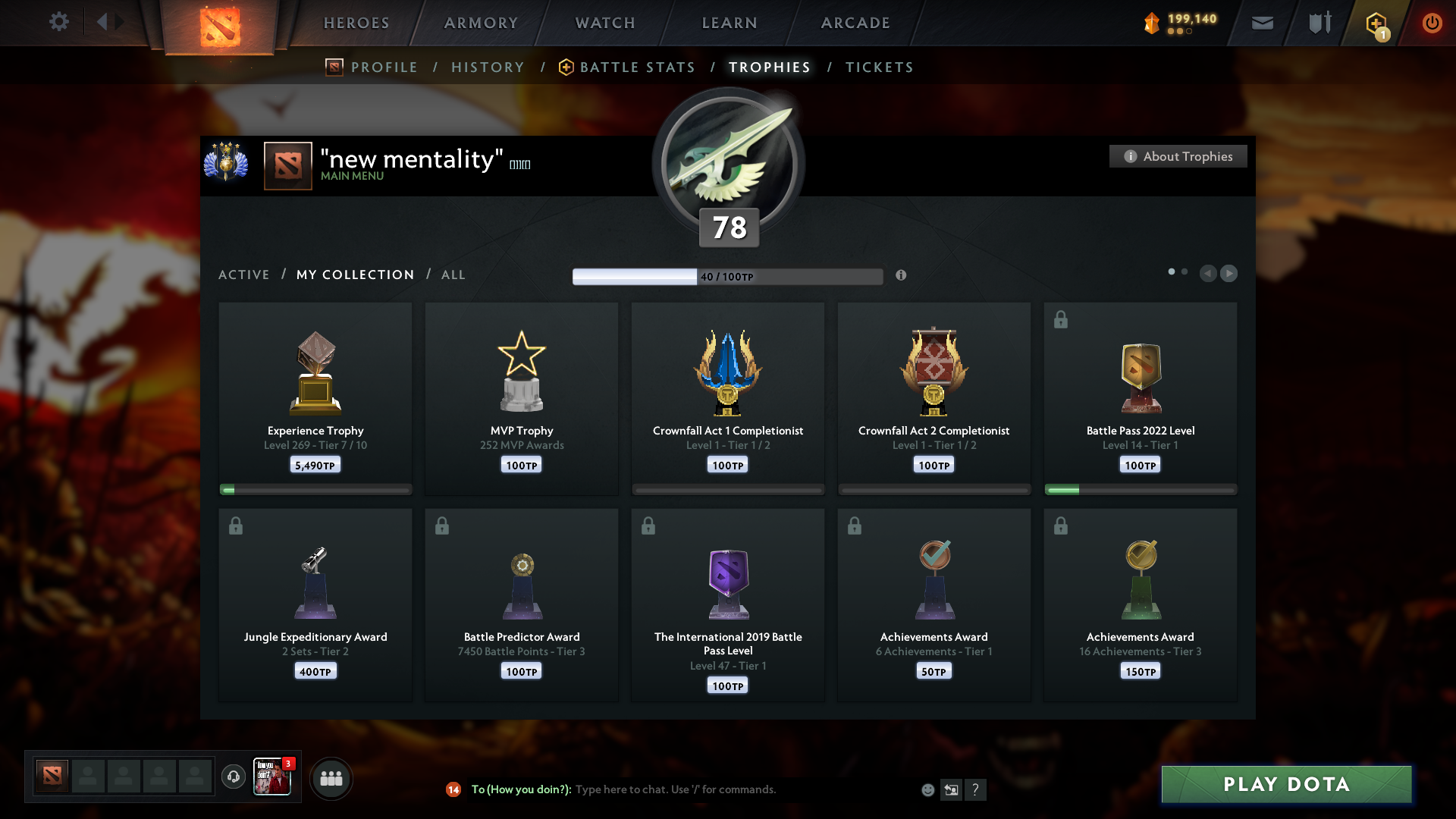This screenshot has height=819, width=1456.
Task: Go back with the left pagination arrow
Action: 1209,274
